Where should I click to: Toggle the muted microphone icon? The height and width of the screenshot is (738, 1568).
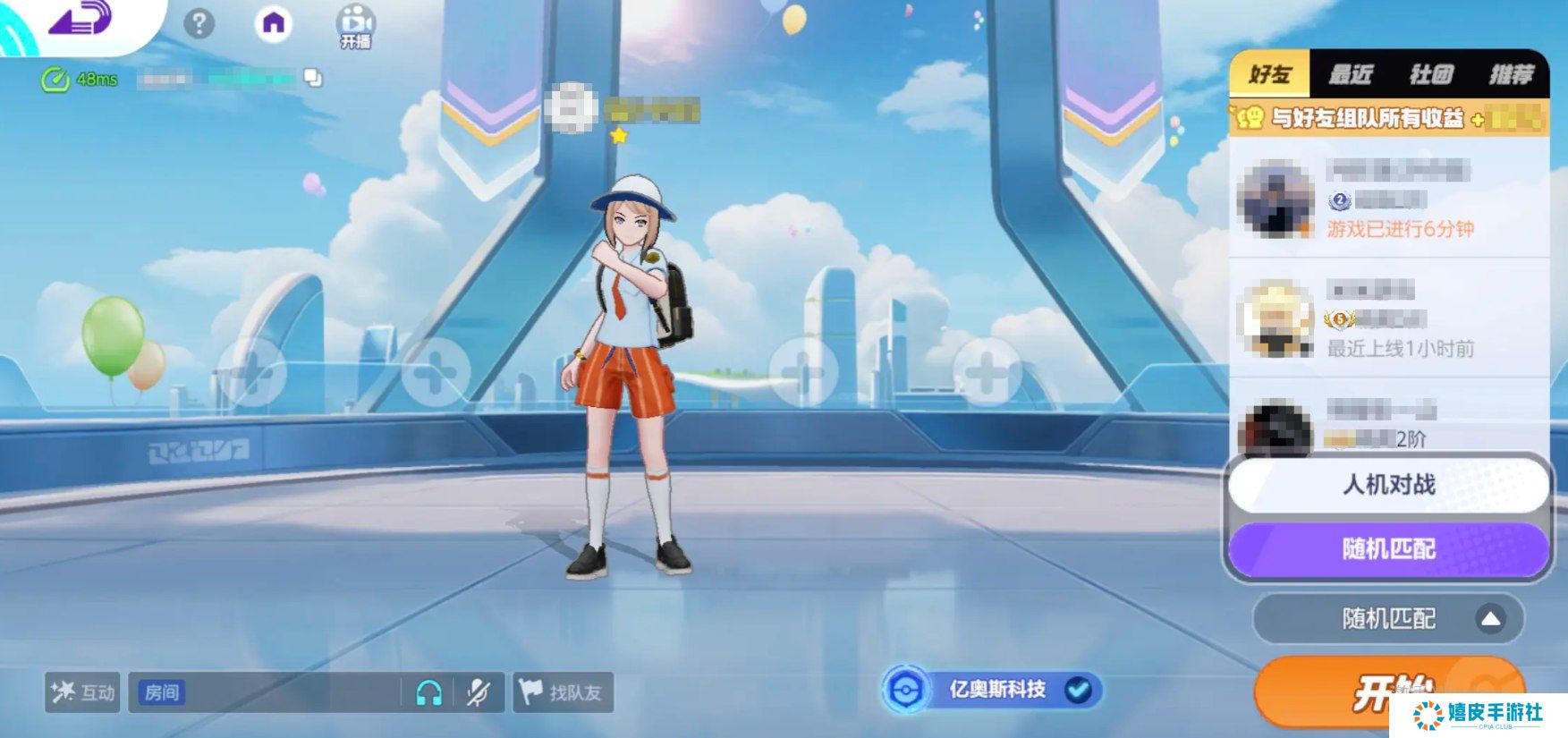(479, 692)
